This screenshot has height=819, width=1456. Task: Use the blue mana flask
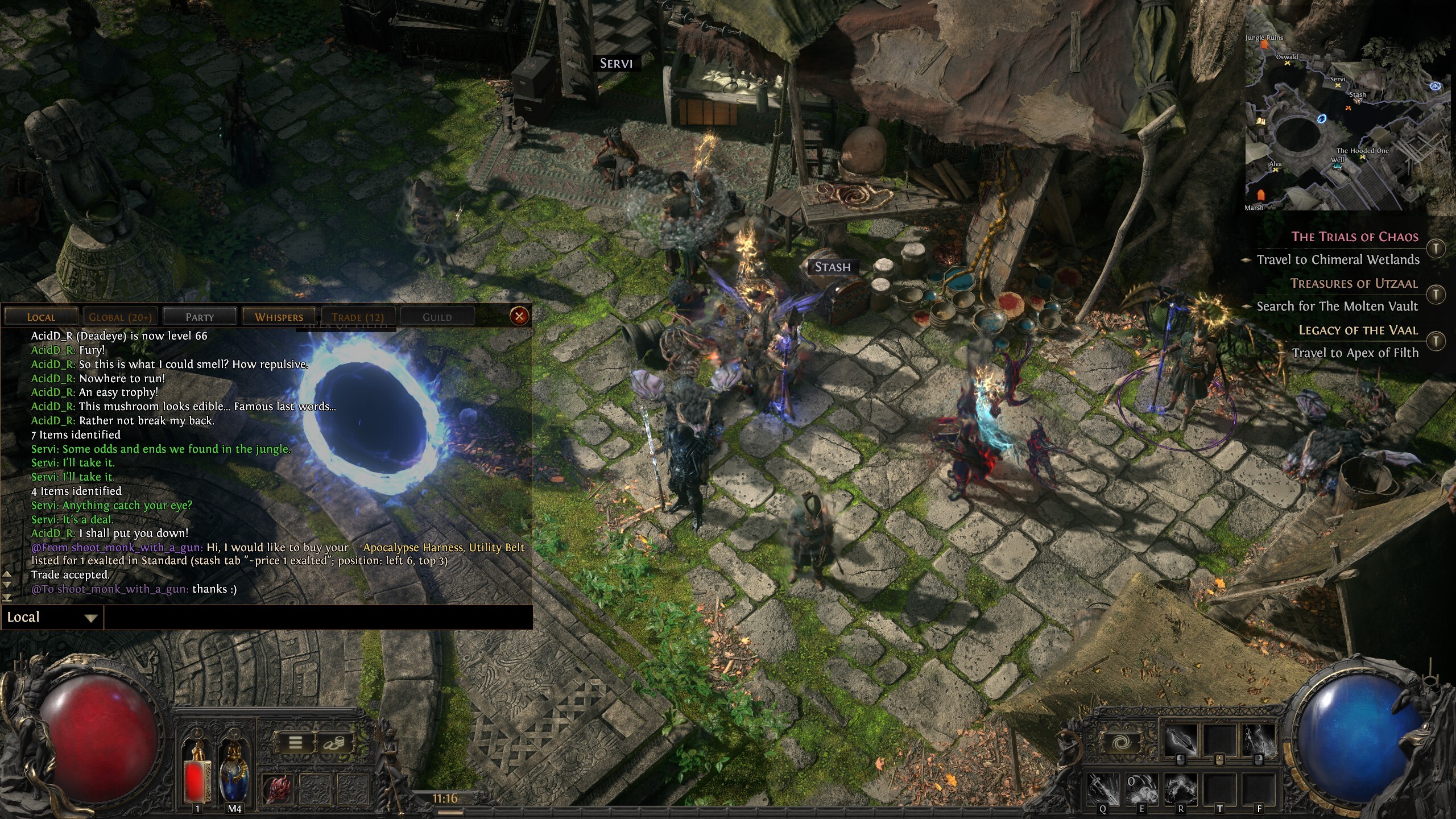tap(234, 773)
